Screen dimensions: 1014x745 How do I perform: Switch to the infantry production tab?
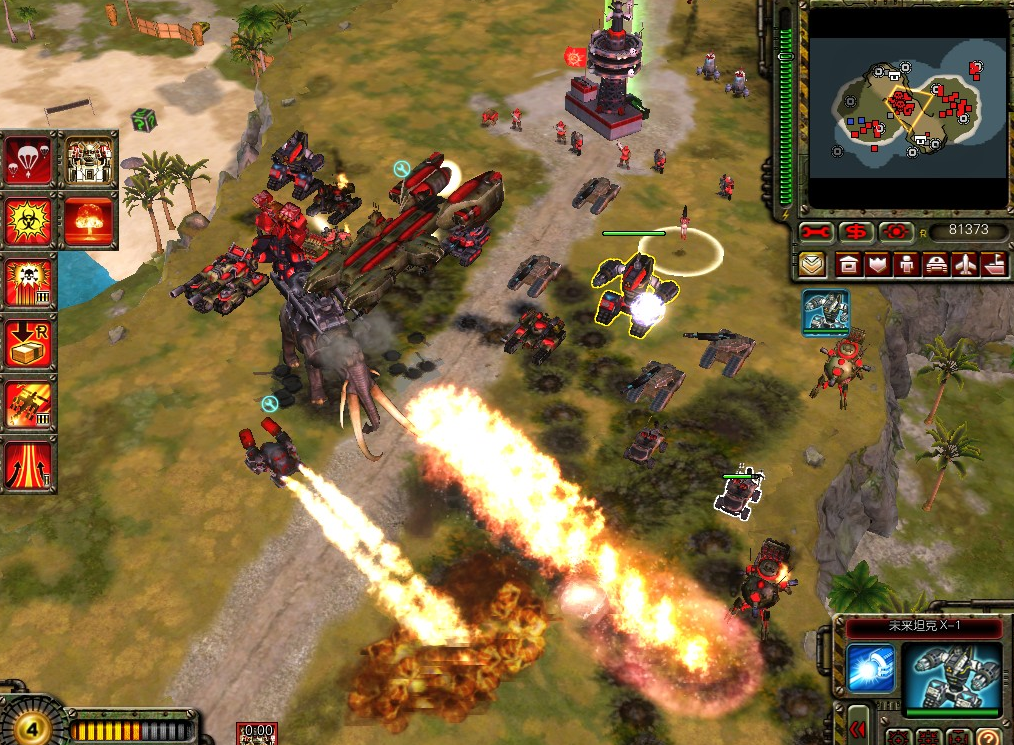908,265
